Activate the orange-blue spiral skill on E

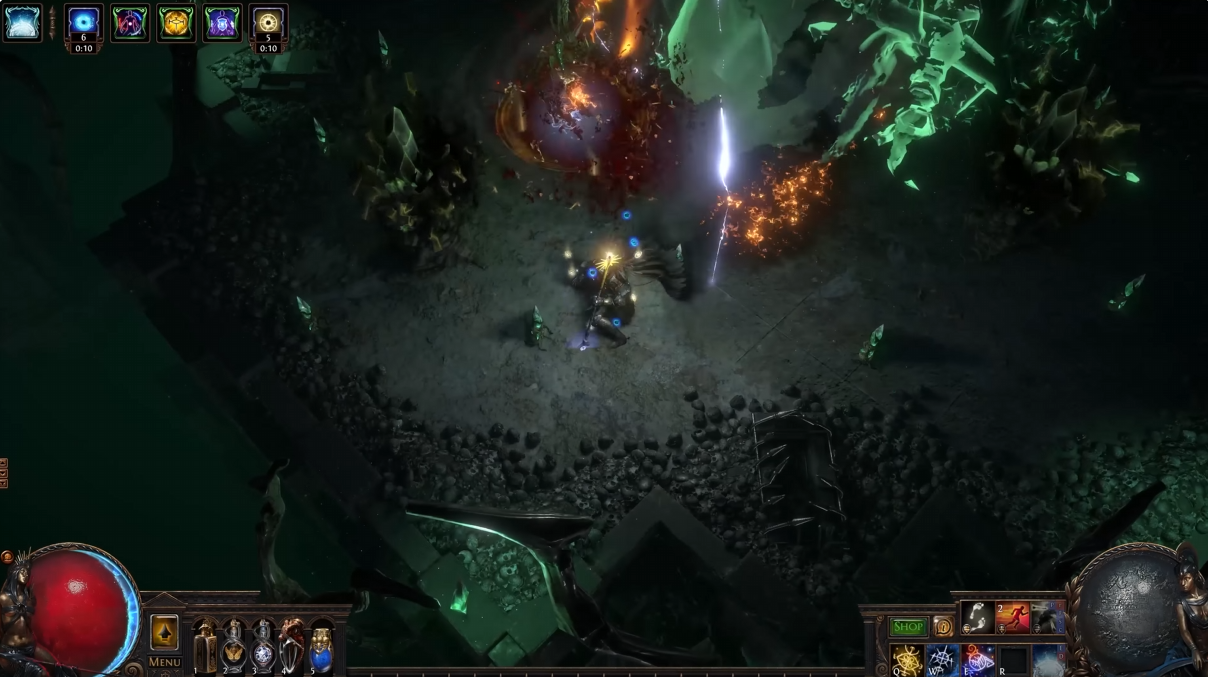tap(978, 660)
